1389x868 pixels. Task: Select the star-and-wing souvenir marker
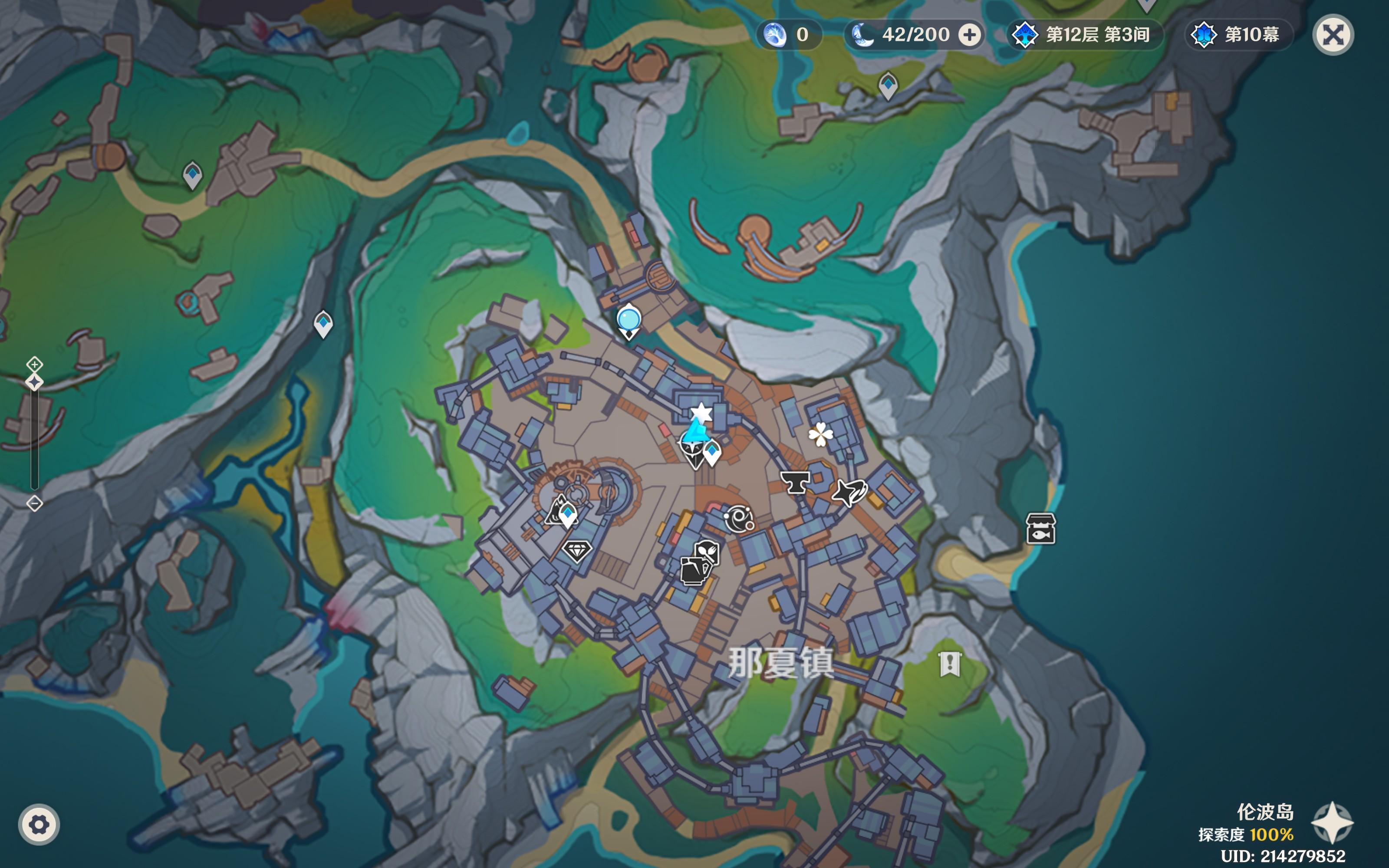pyautogui.click(x=849, y=492)
